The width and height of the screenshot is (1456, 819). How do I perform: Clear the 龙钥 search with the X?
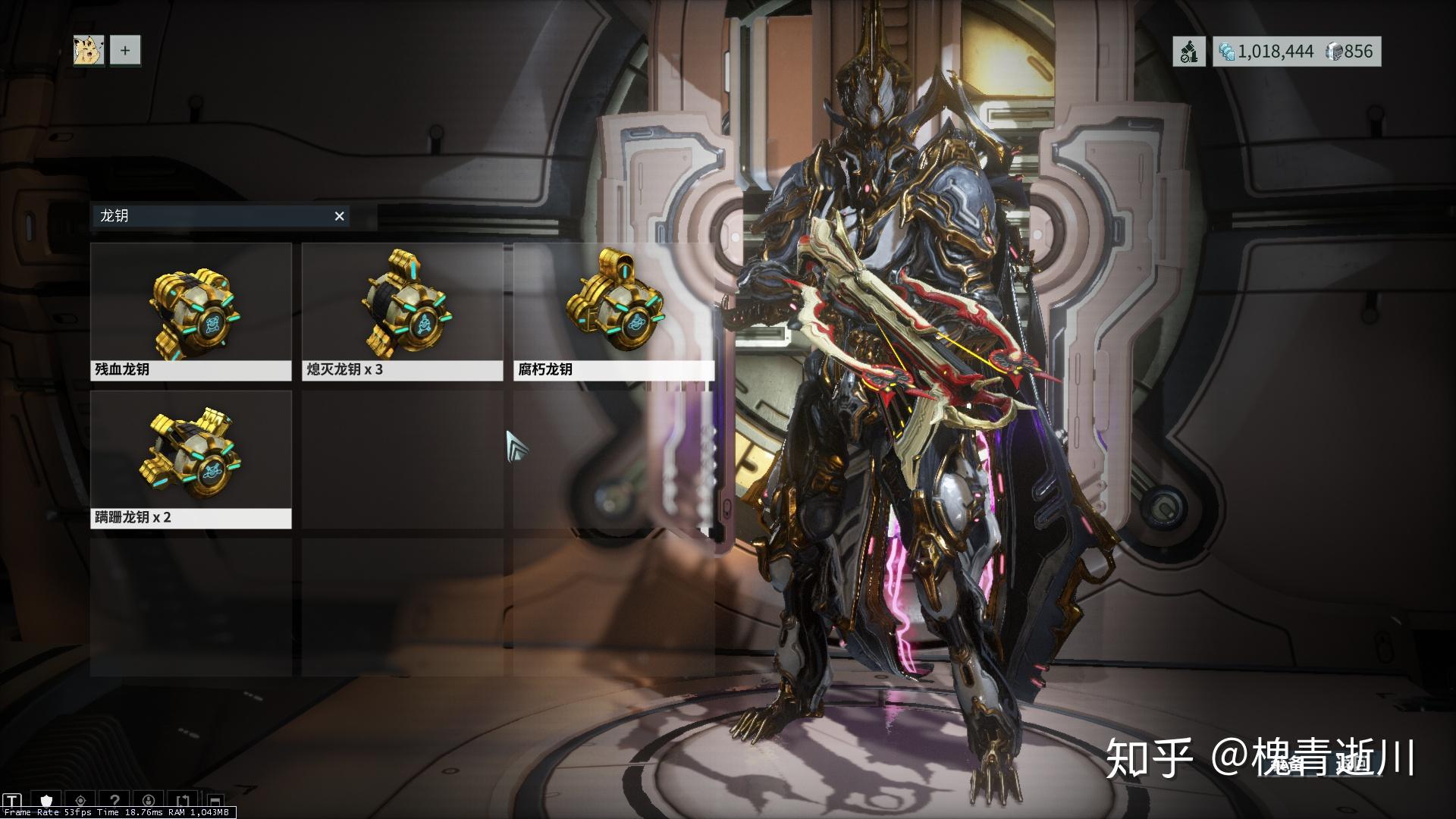pos(340,217)
